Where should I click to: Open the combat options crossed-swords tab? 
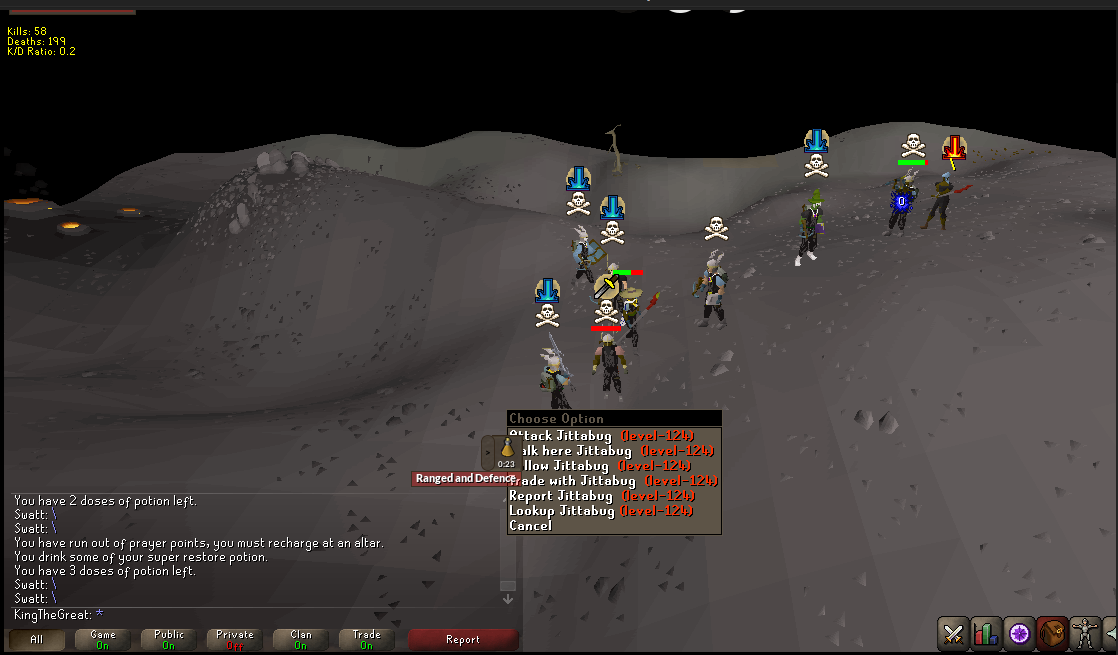(x=953, y=633)
